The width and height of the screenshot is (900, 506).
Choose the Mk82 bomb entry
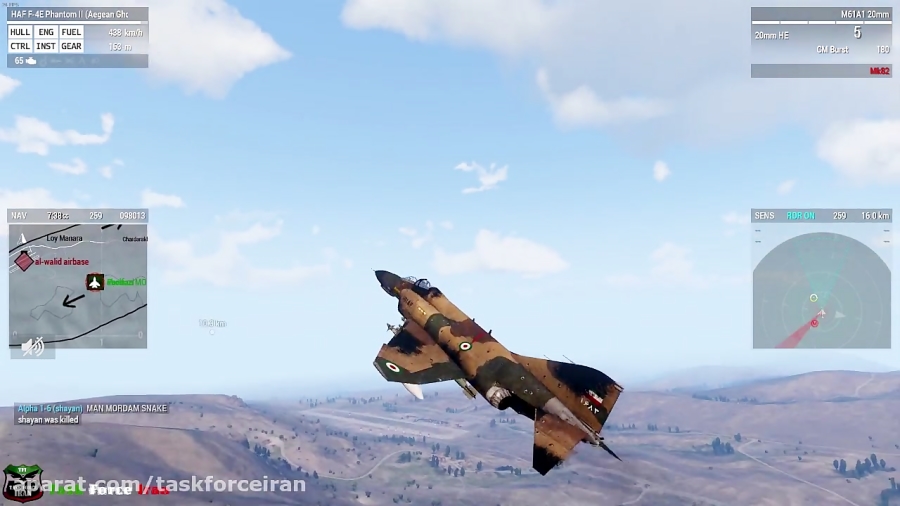pos(879,71)
